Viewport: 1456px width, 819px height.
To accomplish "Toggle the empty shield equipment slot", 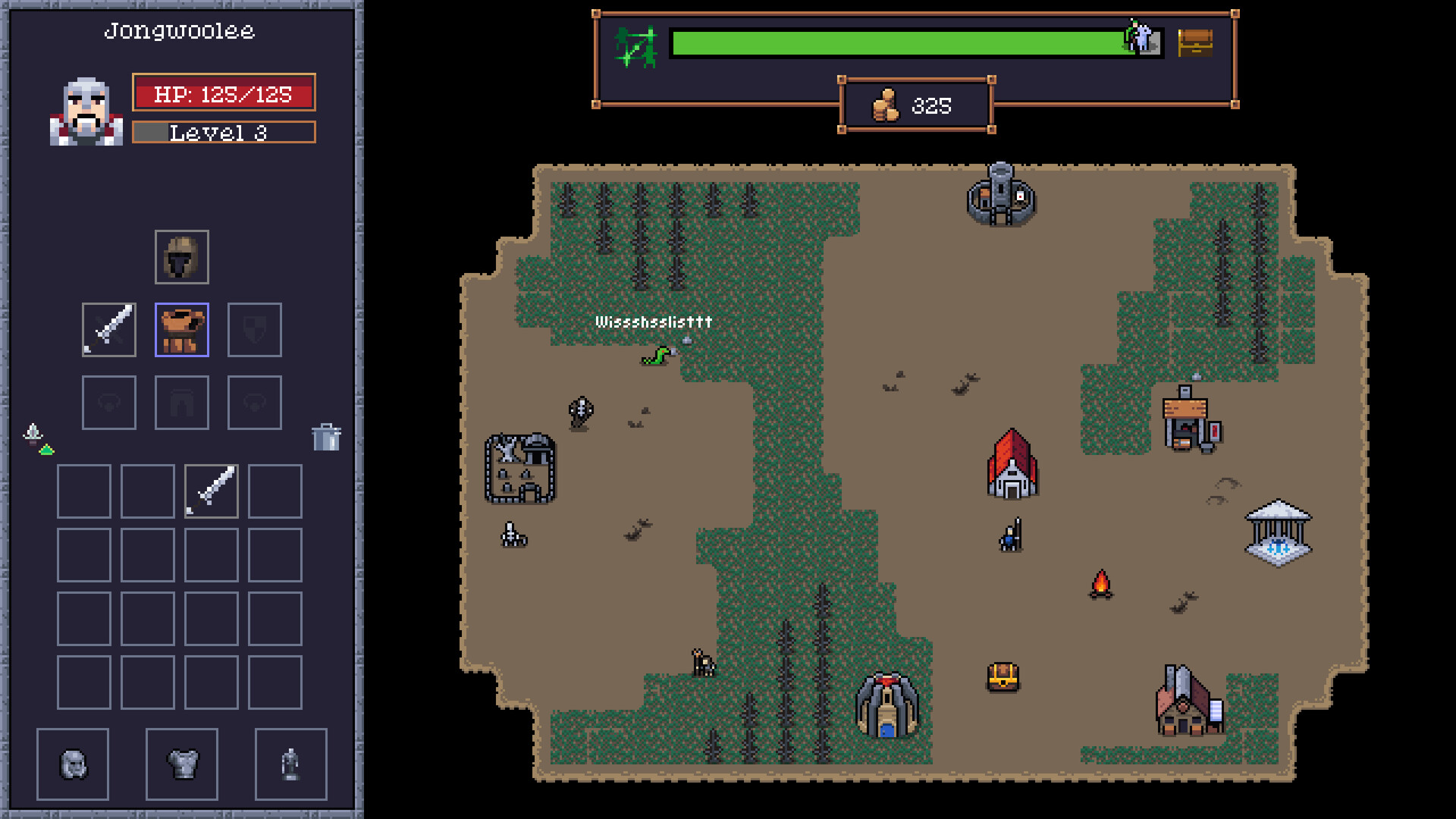I will [254, 329].
